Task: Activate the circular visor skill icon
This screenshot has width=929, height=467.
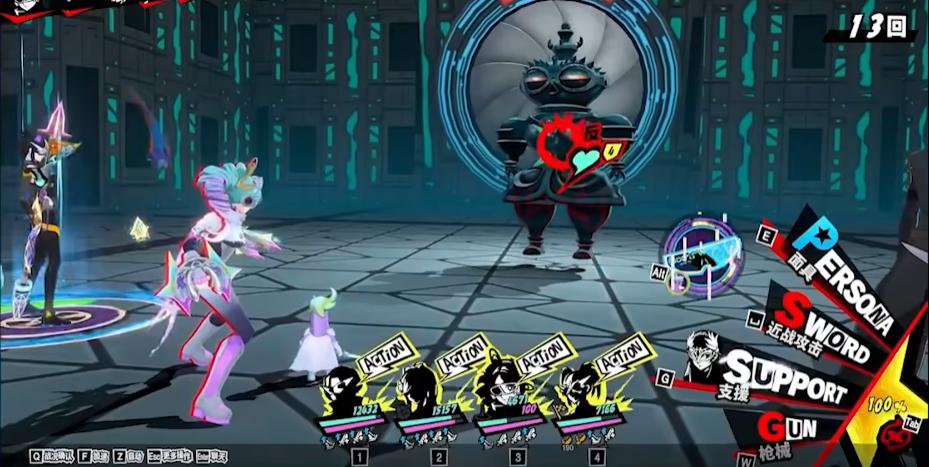Action: click(704, 254)
